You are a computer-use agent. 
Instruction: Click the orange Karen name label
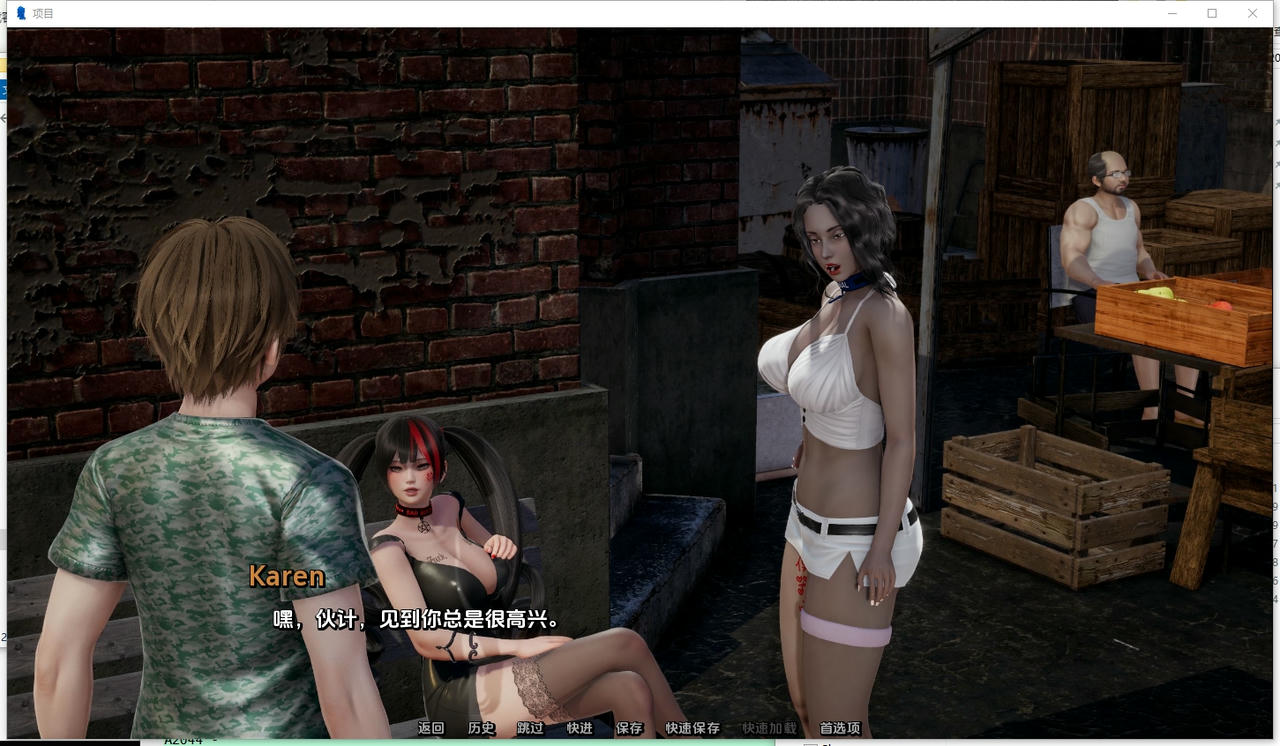point(285,576)
